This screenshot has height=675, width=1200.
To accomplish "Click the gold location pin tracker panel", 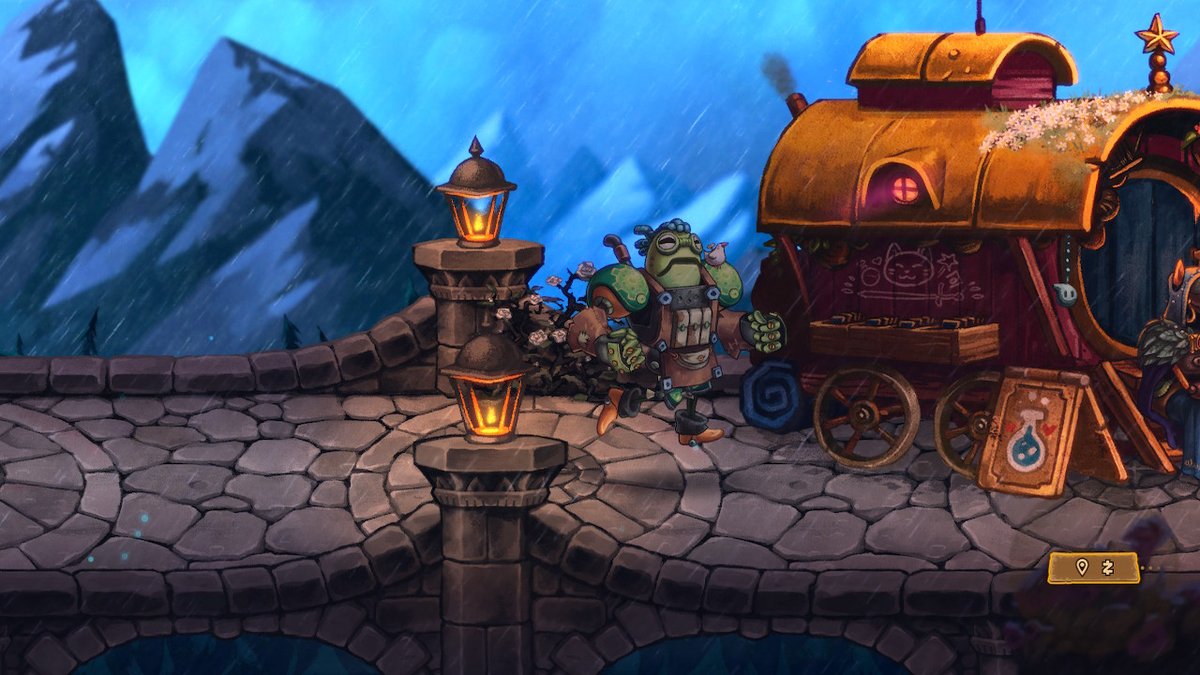I will pyautogui.click(x=1093, y=568).
